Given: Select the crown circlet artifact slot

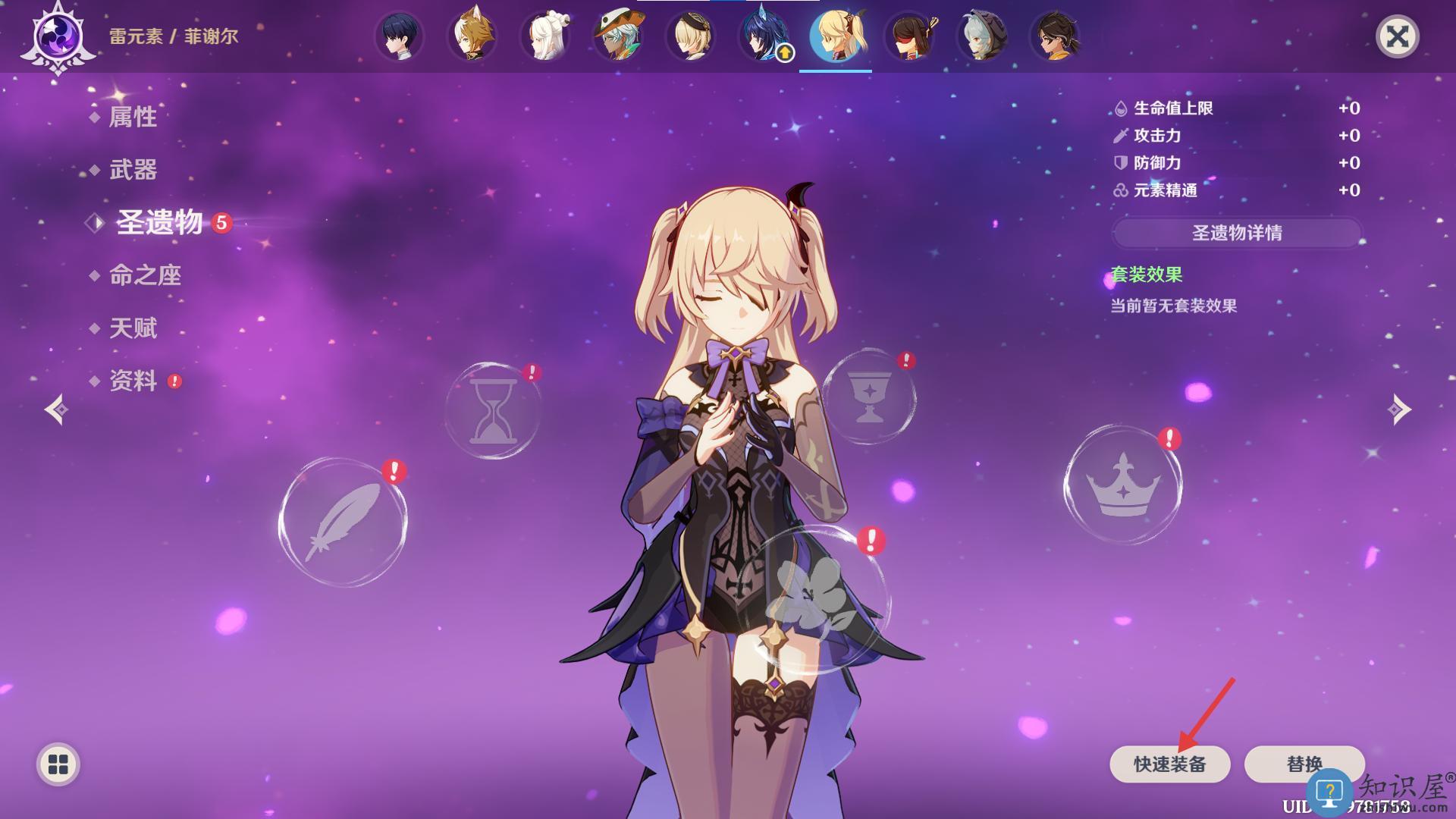Looking at the screenshot, I should 1122,485.
